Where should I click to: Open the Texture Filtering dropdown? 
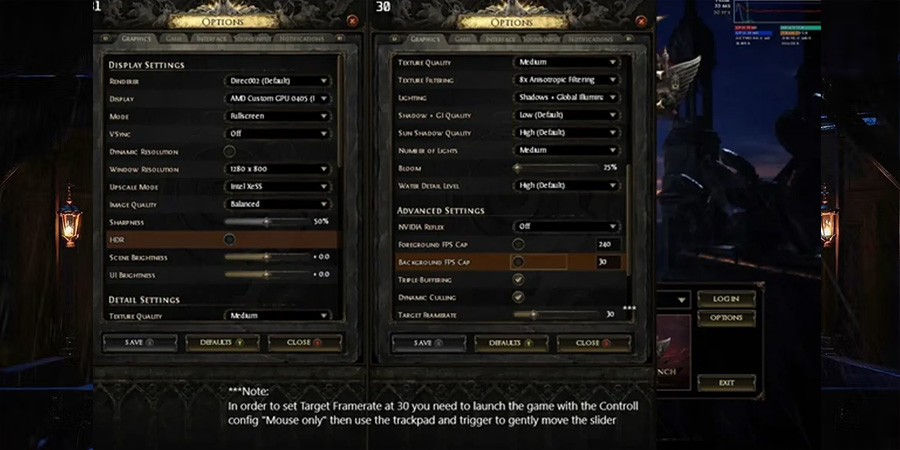tap(566, 80)
